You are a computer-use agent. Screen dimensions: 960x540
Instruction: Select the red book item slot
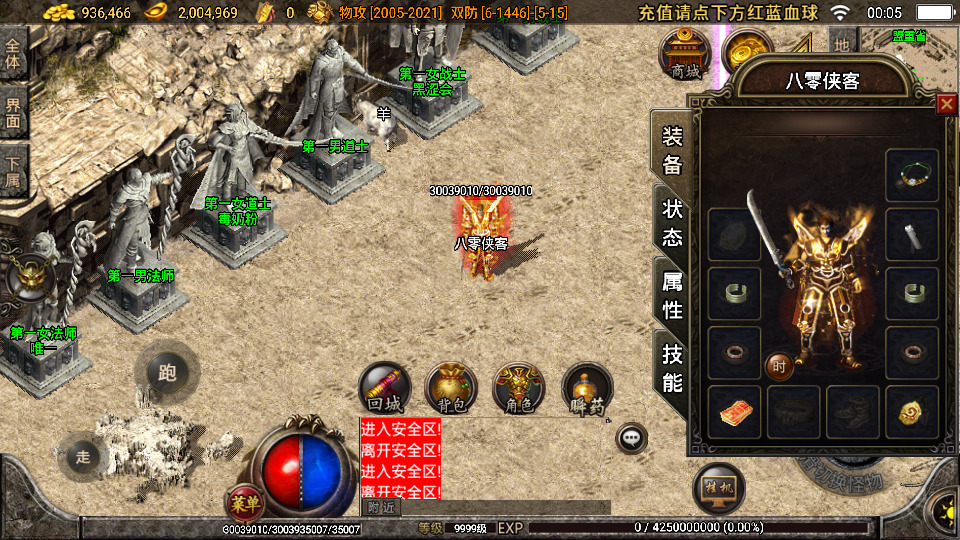pyautogui.click(x=735, y=412)
